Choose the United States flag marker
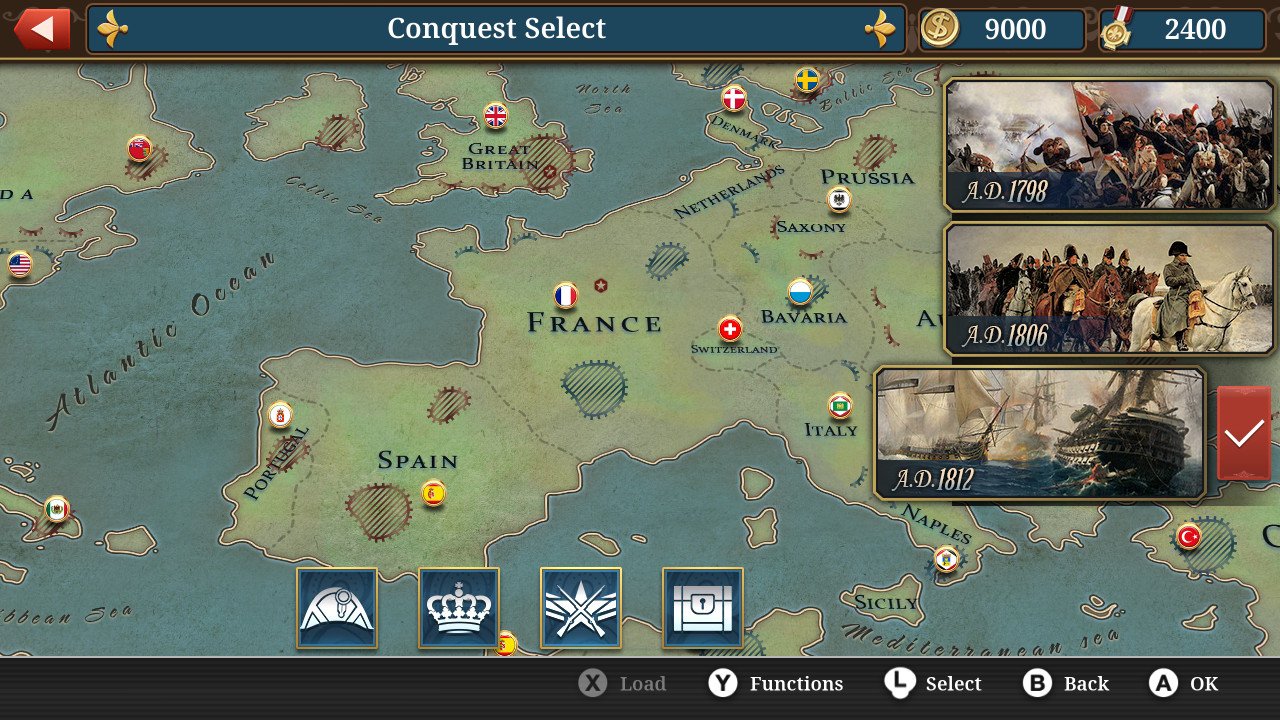 pos(20,264)
